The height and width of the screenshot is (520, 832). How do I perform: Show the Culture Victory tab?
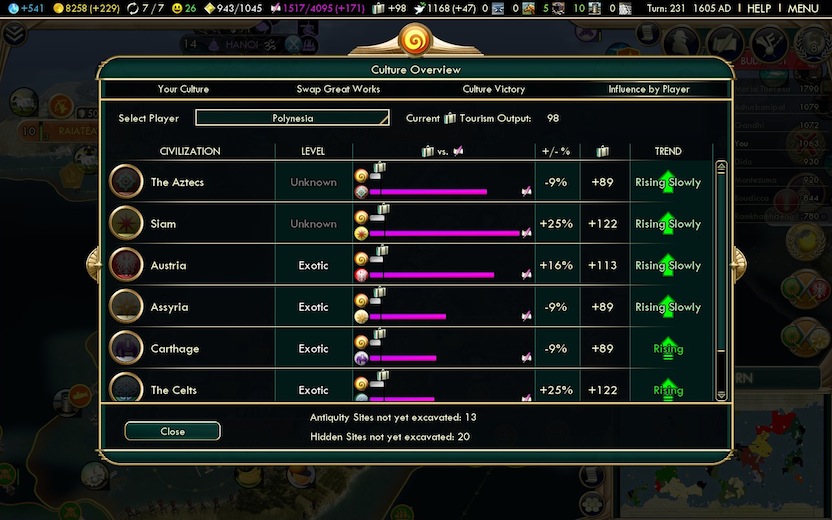(493, 89)
